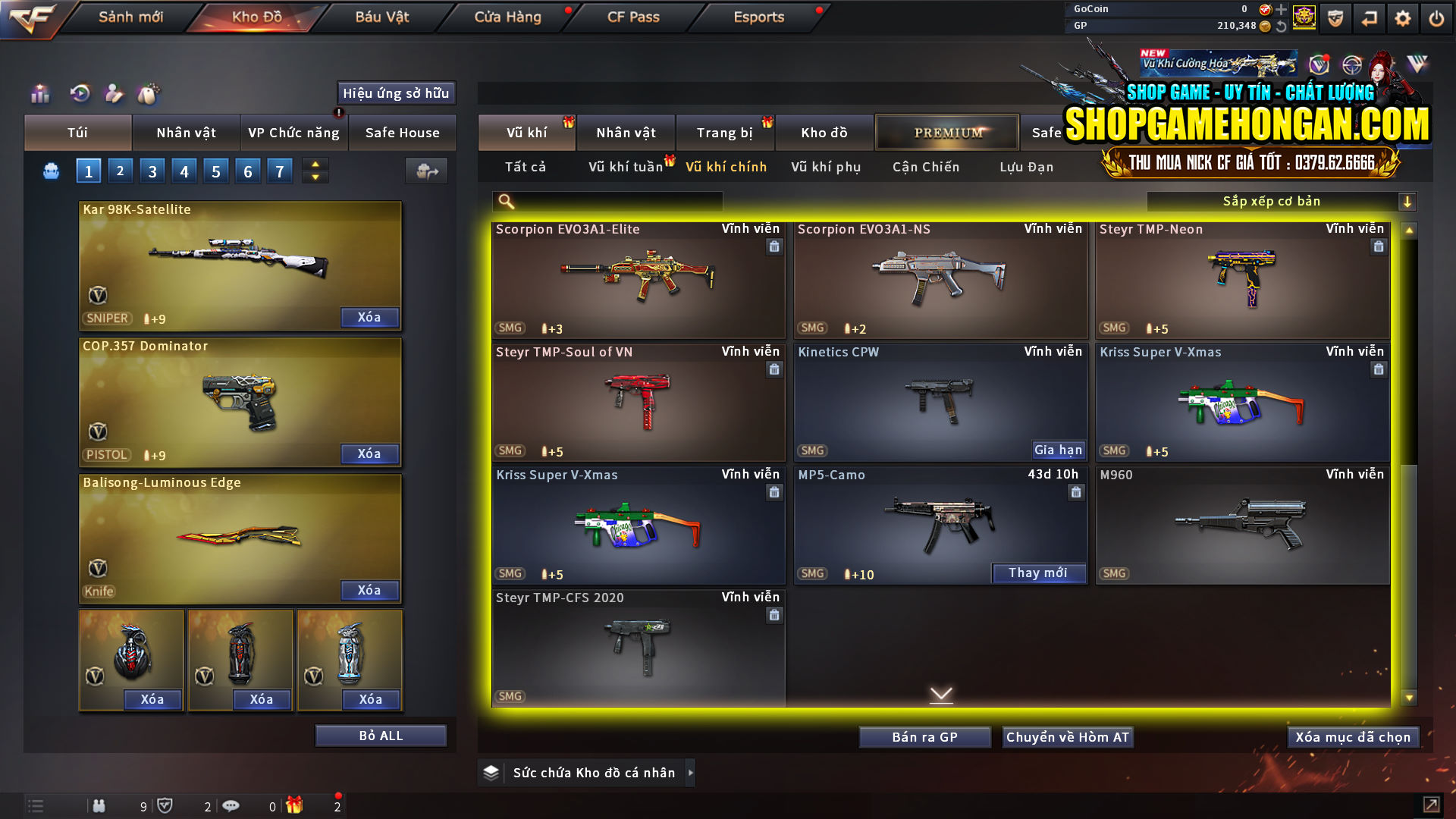The height and width of the screenshot is (819, 1456).
Task: Open the chat bubble icon in the bottom bar
Action: pyautogui.click(x=231, y=805)
